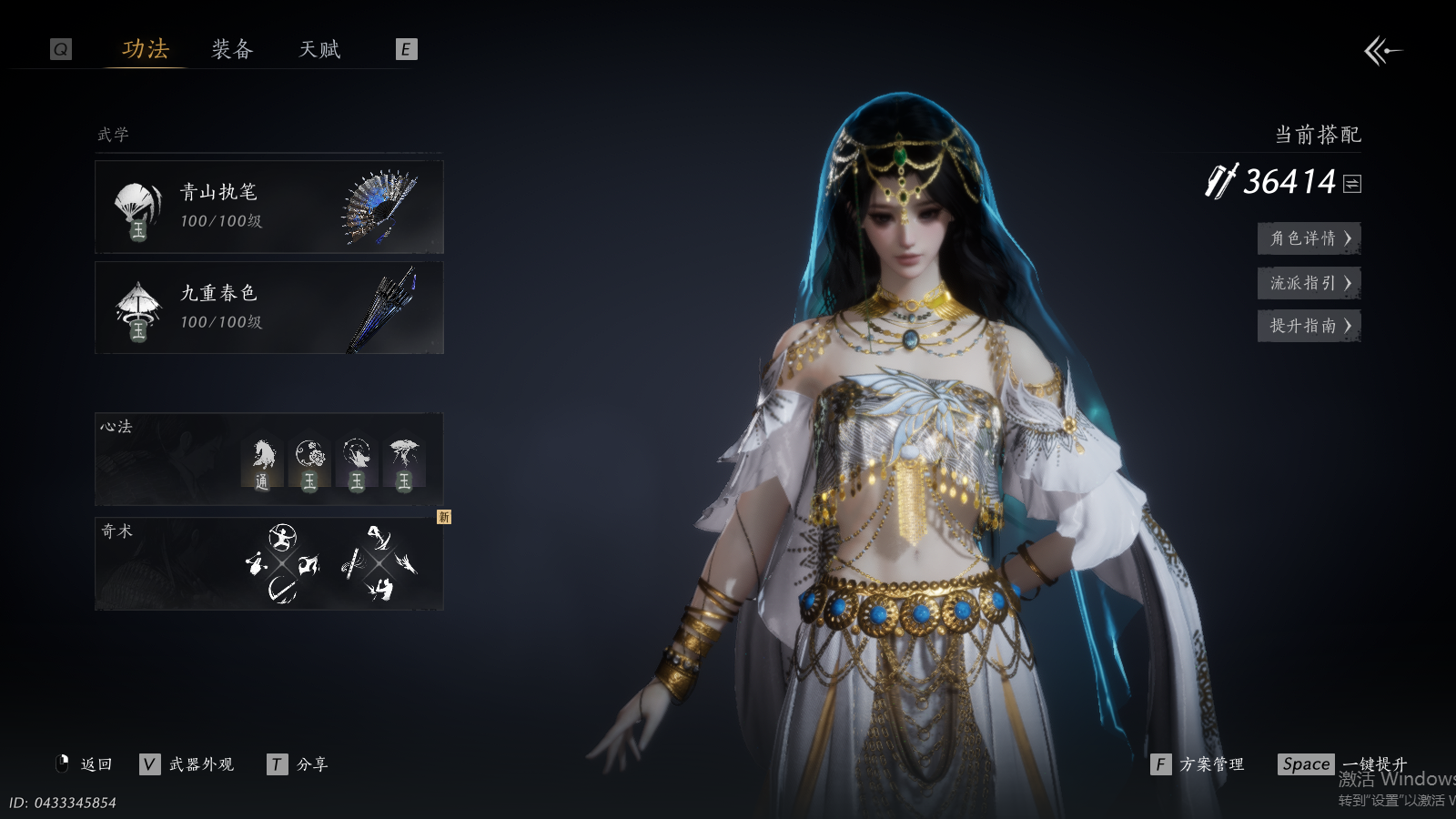Click the 分享 share button

pyautogui.click(x=298, y=764)
